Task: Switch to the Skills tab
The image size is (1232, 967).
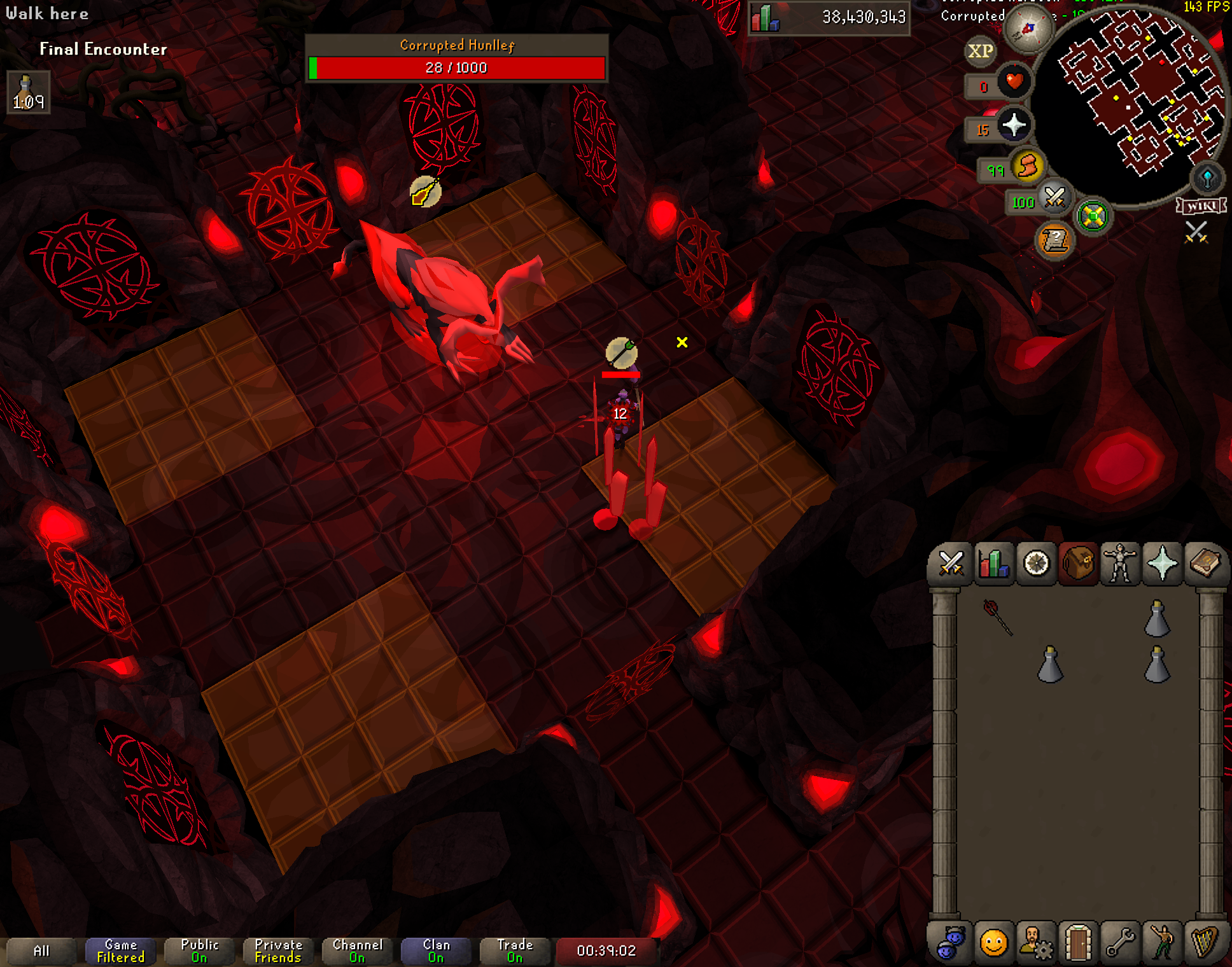Action: point(993,564)
